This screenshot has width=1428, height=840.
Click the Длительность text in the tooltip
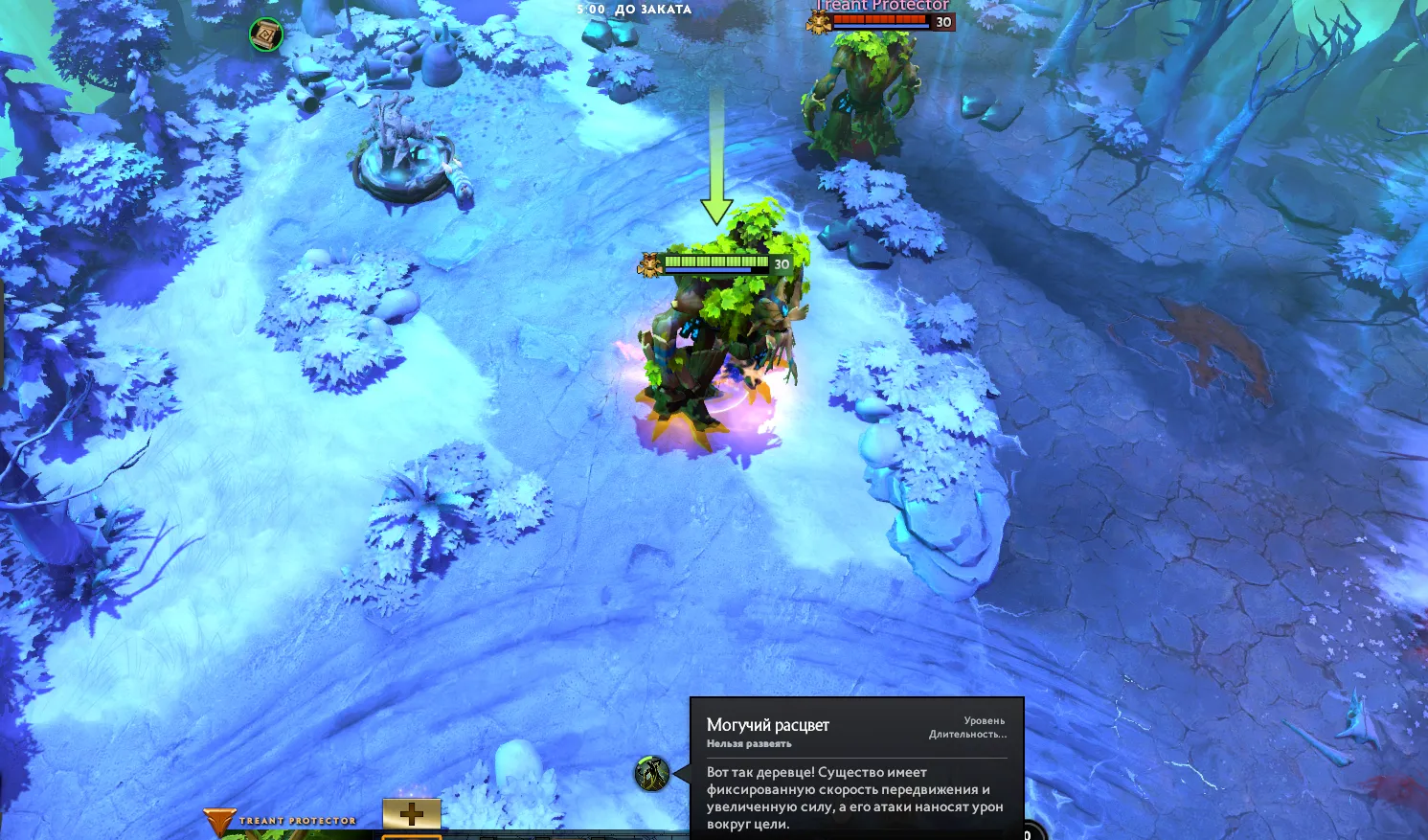(967, 734)
